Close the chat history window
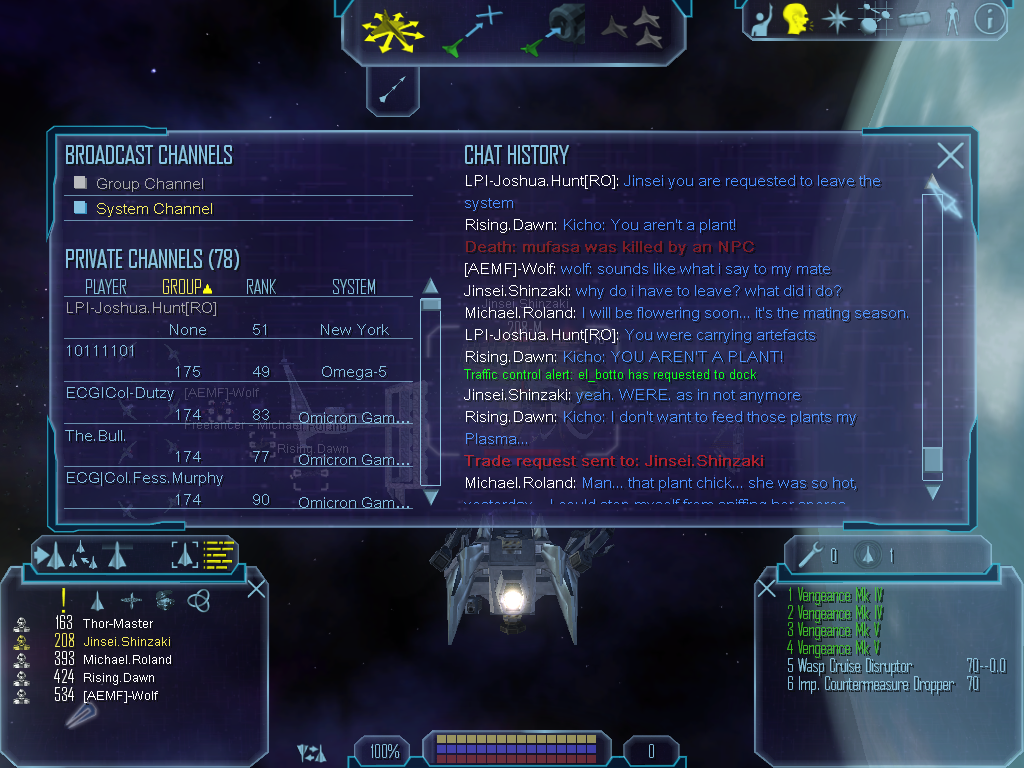 point(950,155)
